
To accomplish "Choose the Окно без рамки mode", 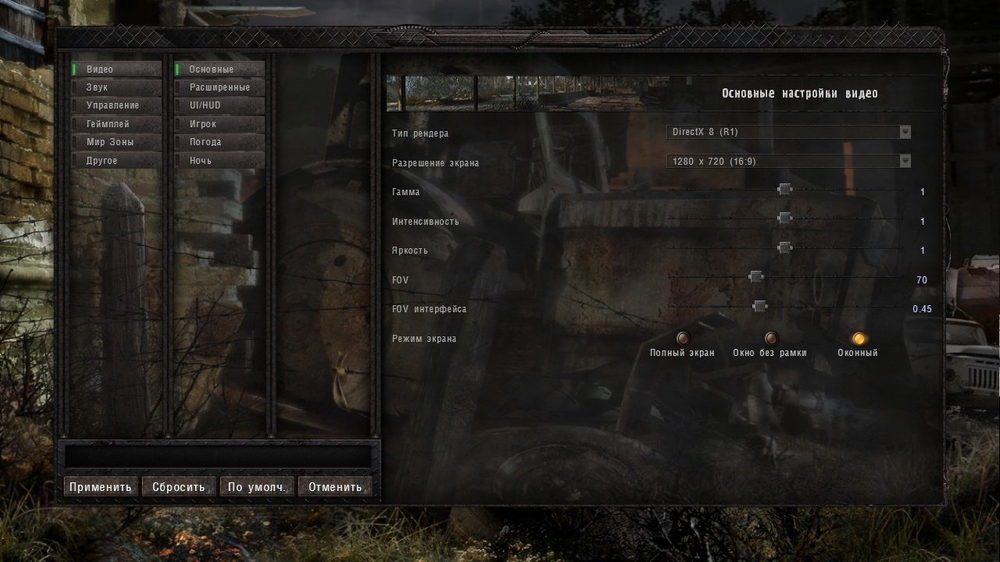I will click(x=770, y=339).
